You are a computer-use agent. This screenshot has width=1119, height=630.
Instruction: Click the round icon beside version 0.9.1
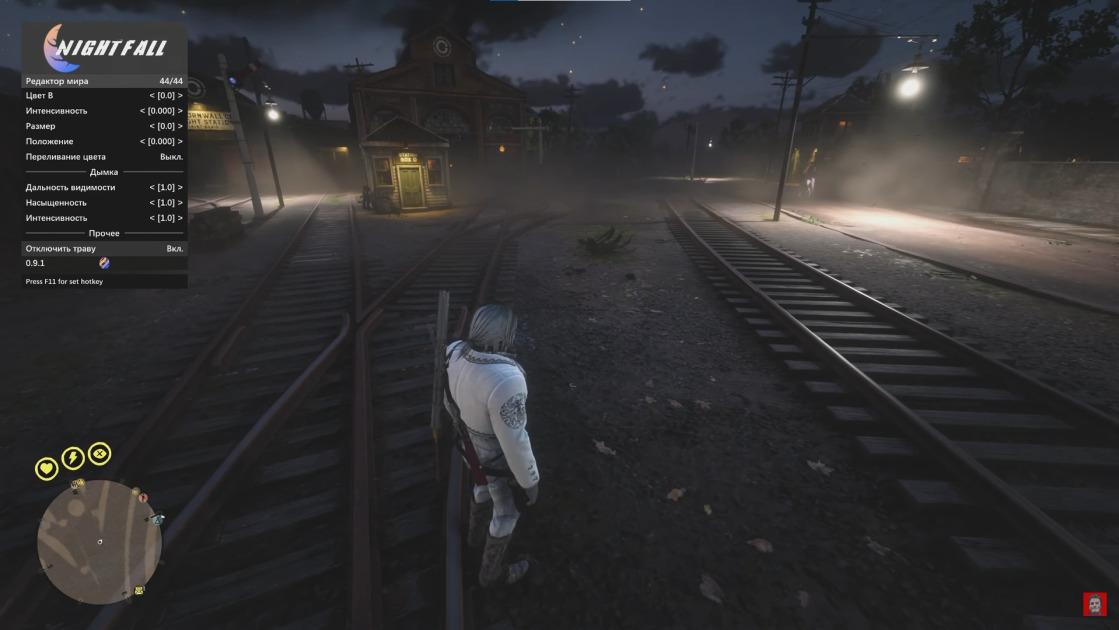104,263
